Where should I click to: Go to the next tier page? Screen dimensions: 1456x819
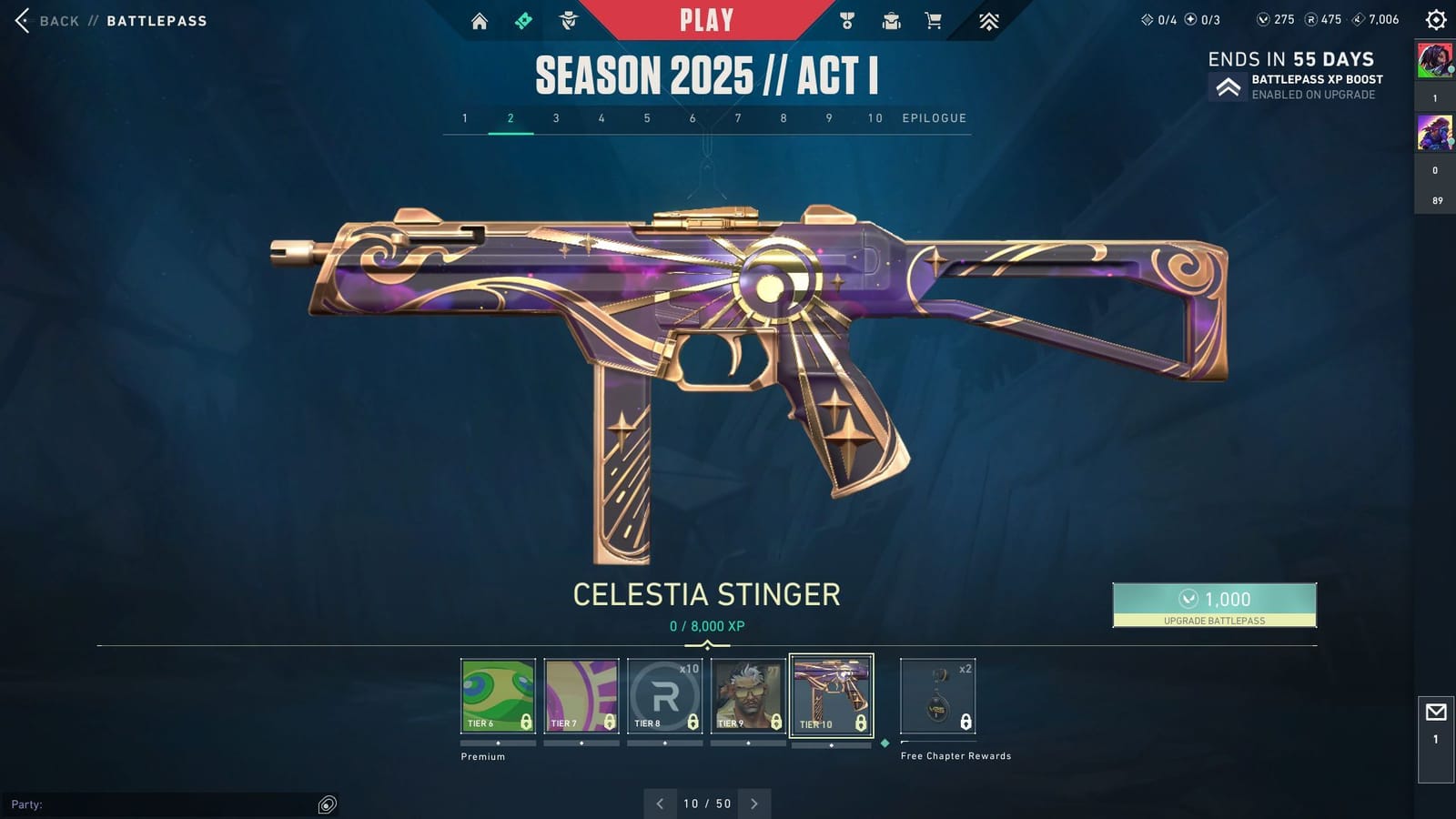(754, 804)
